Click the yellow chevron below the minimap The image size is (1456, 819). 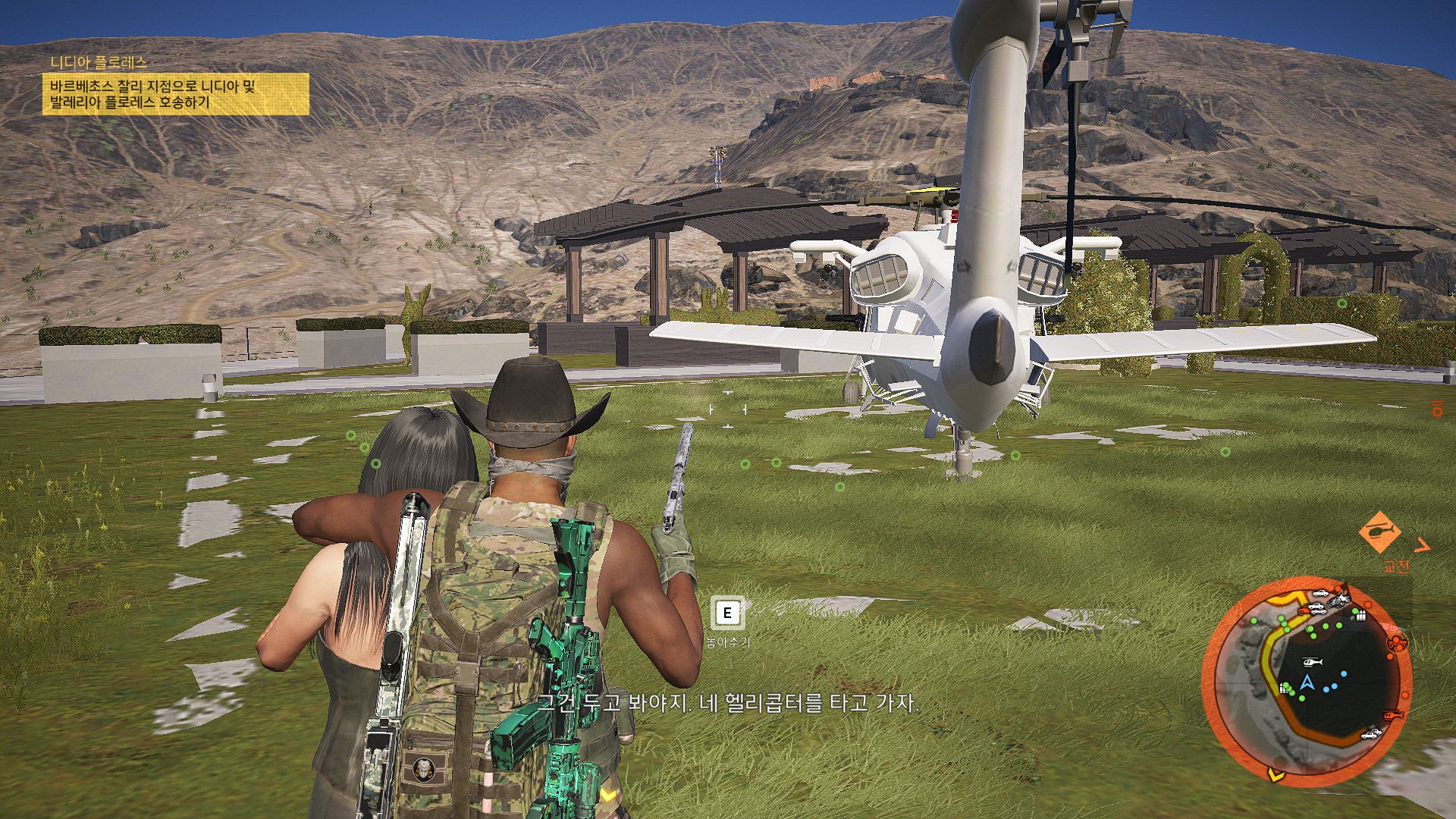coord(1276,776)
